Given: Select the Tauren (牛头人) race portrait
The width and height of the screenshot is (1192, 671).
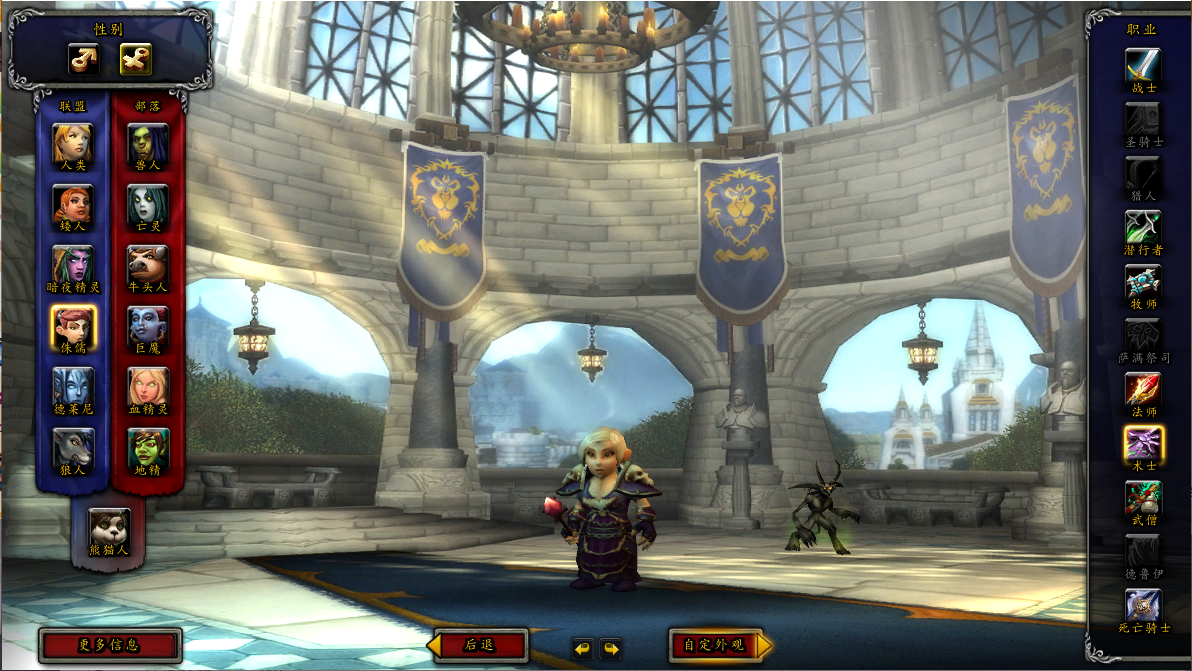Looking at the screenshot, I should click(148, 265).
